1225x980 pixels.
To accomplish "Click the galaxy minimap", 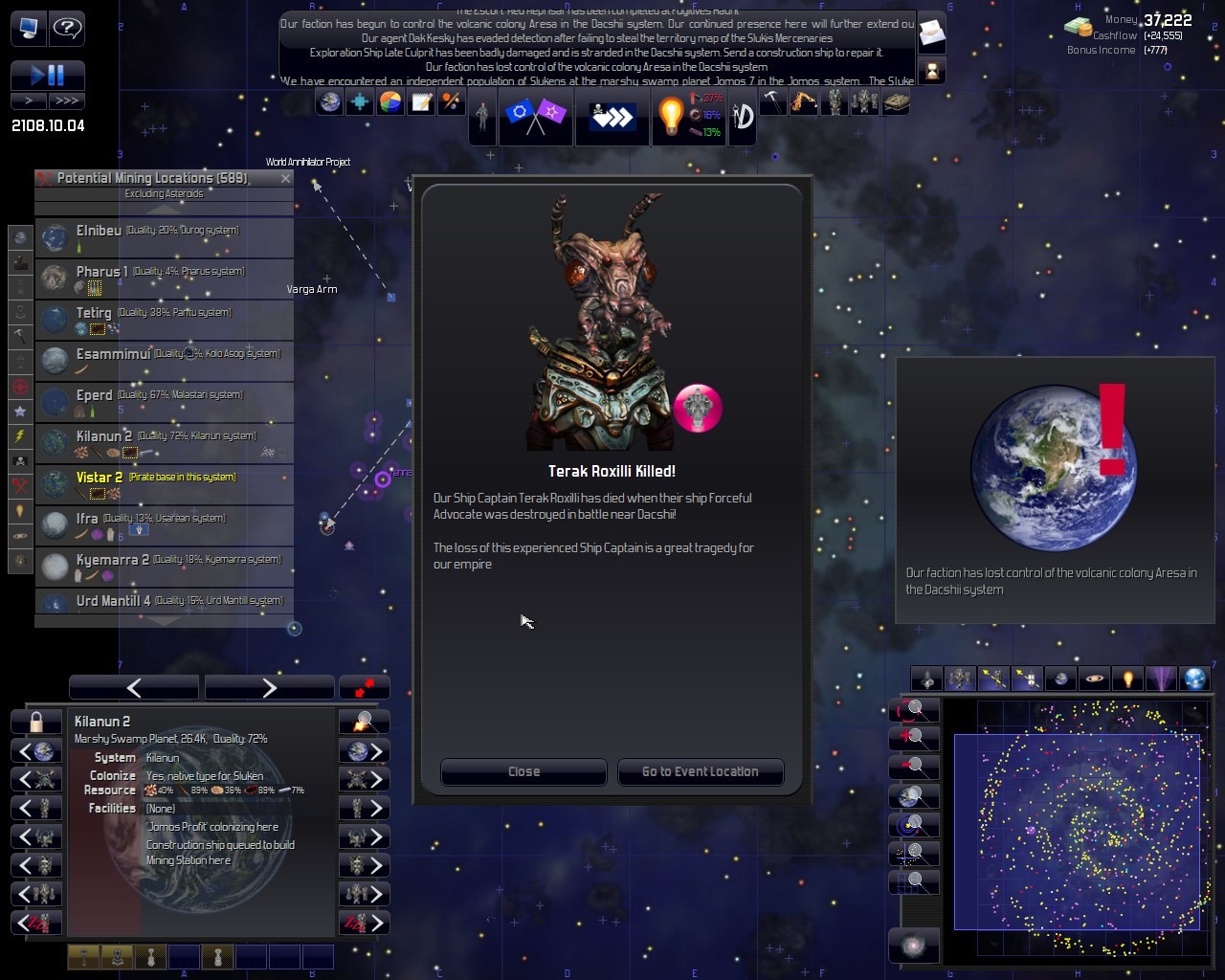I will pyautogui.click(x=1076, y=829).
